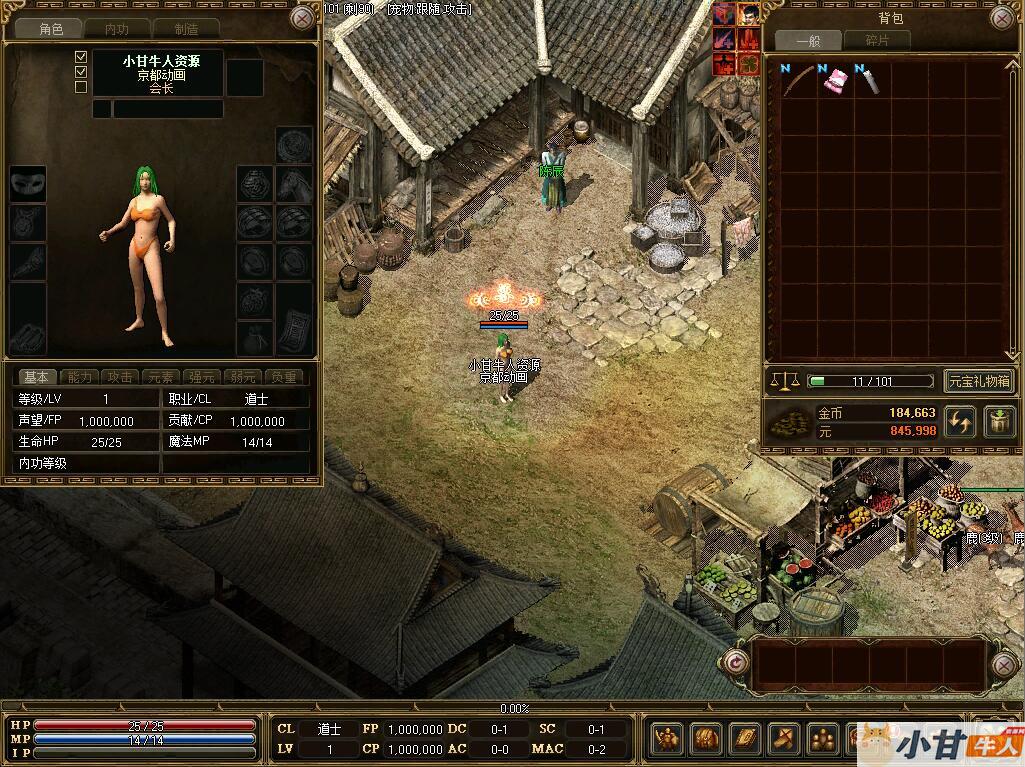Select the wooden stick item in backpack
Image resolution: width=1025 pixels, height=767 pixels.
pos(797,80)
